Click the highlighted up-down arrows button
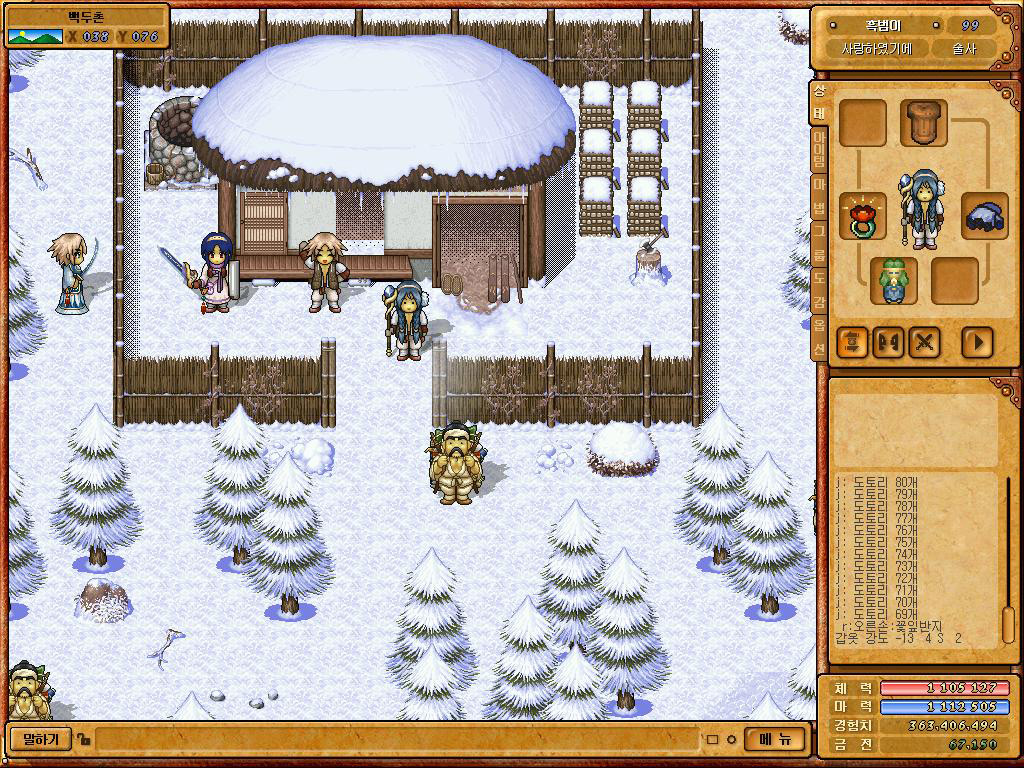Screen dimensions: 1024x768 (x=852, y=342)
